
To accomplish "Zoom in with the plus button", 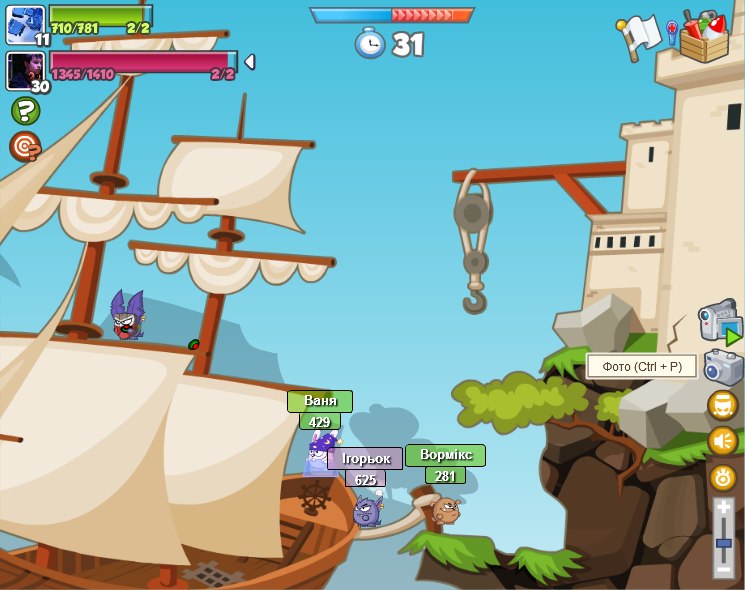I will point(724,507).
